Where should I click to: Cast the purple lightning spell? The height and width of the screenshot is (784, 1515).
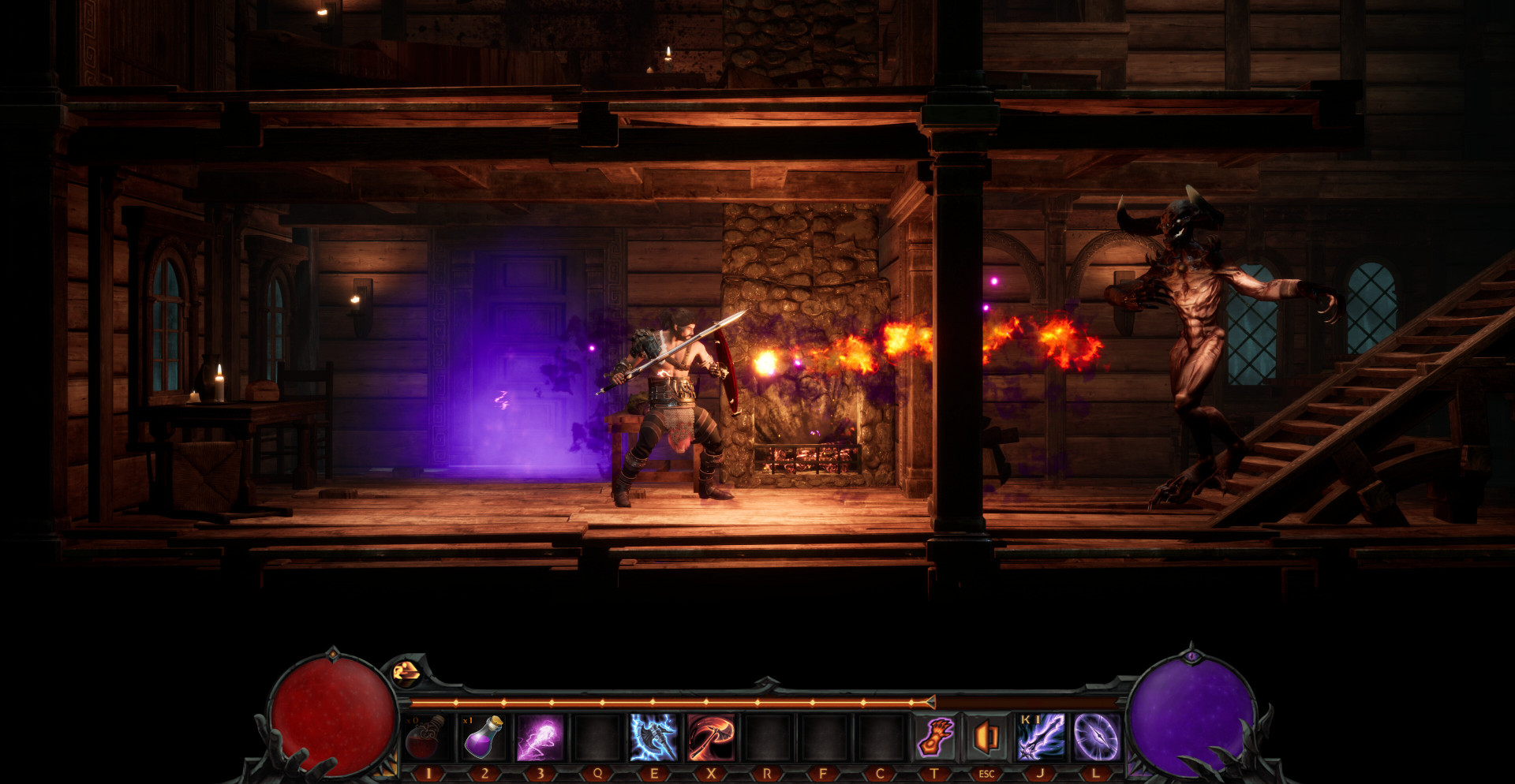point(541,737)
